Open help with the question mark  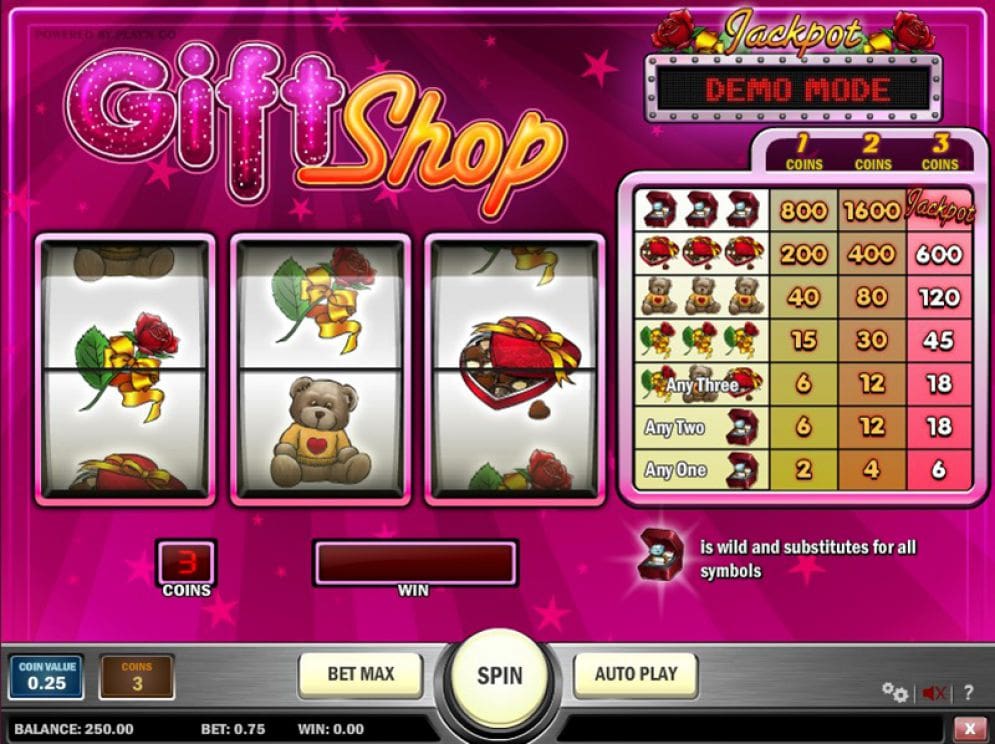point(967,692)
